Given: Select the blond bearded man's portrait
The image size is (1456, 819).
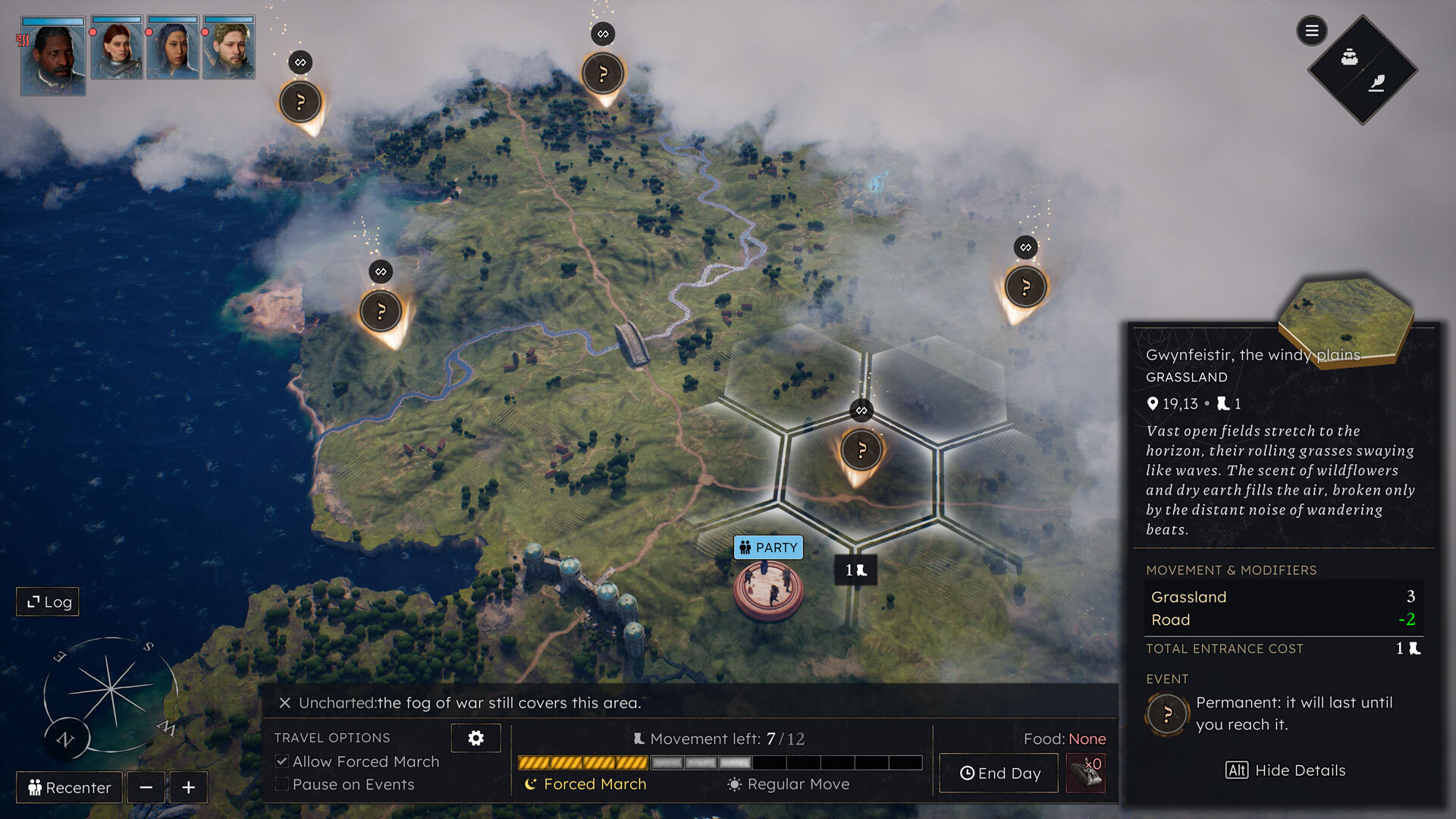Looking at the screenshot, I should pyautogui.click(x=229, y=49).
